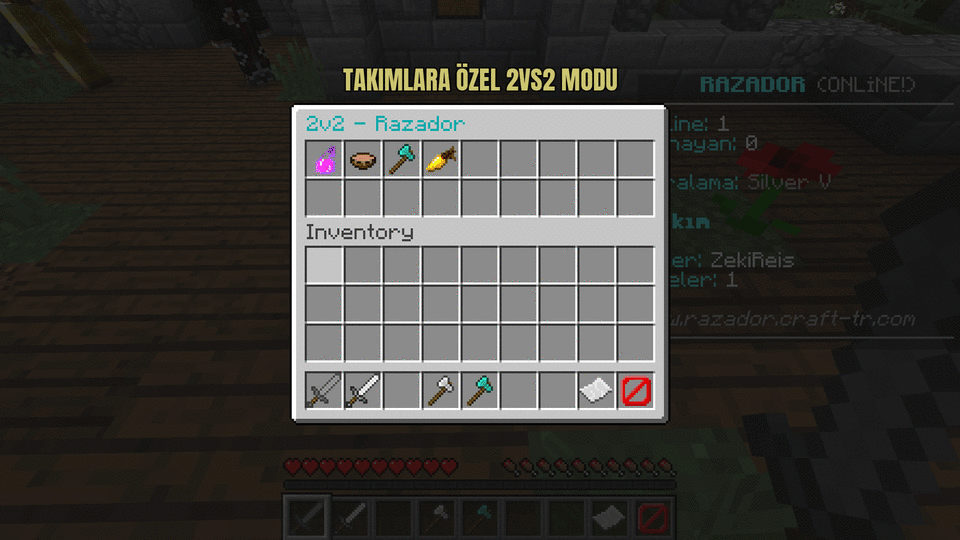This screenshot has width=960, height=540.
Task: Click the highlighted empty inventory slot
Action: [x=324, y=266]
